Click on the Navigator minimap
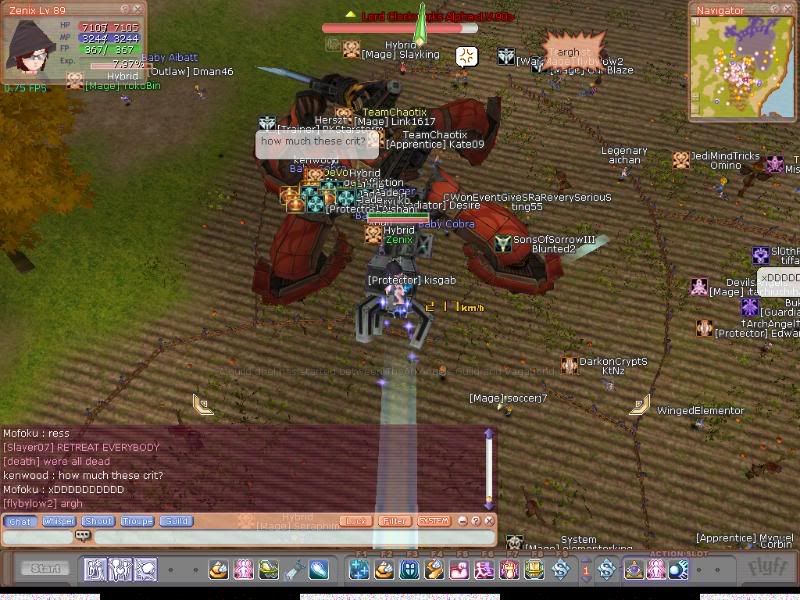This screenshot has width=800, height=600. [741, 64]
